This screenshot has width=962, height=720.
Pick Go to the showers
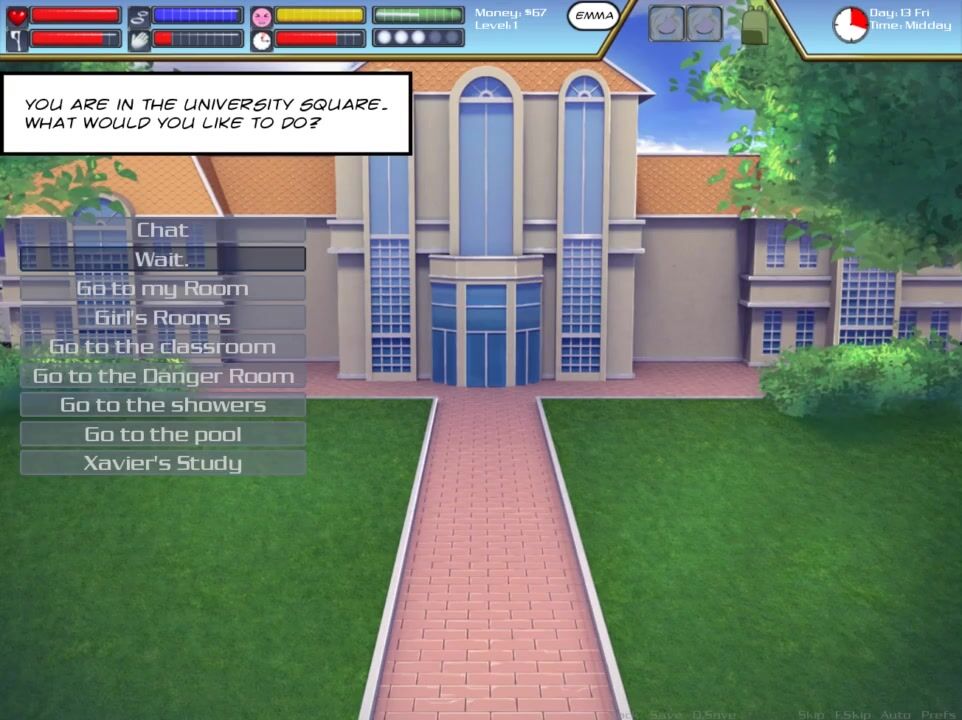pos(162,405)
